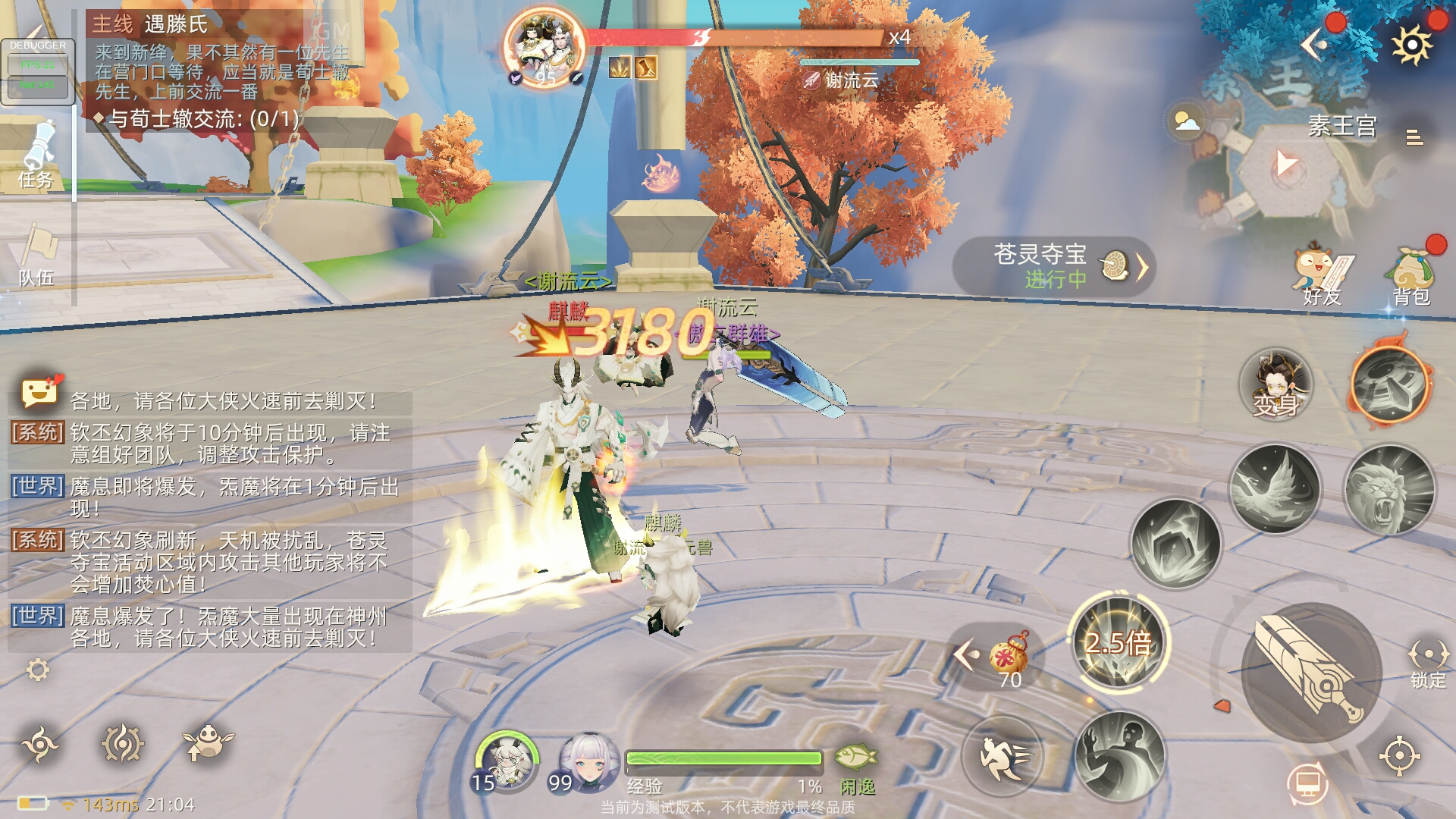Screen dimensions: 1456x819
Task: Open chat settings cog
Action: 37,670
